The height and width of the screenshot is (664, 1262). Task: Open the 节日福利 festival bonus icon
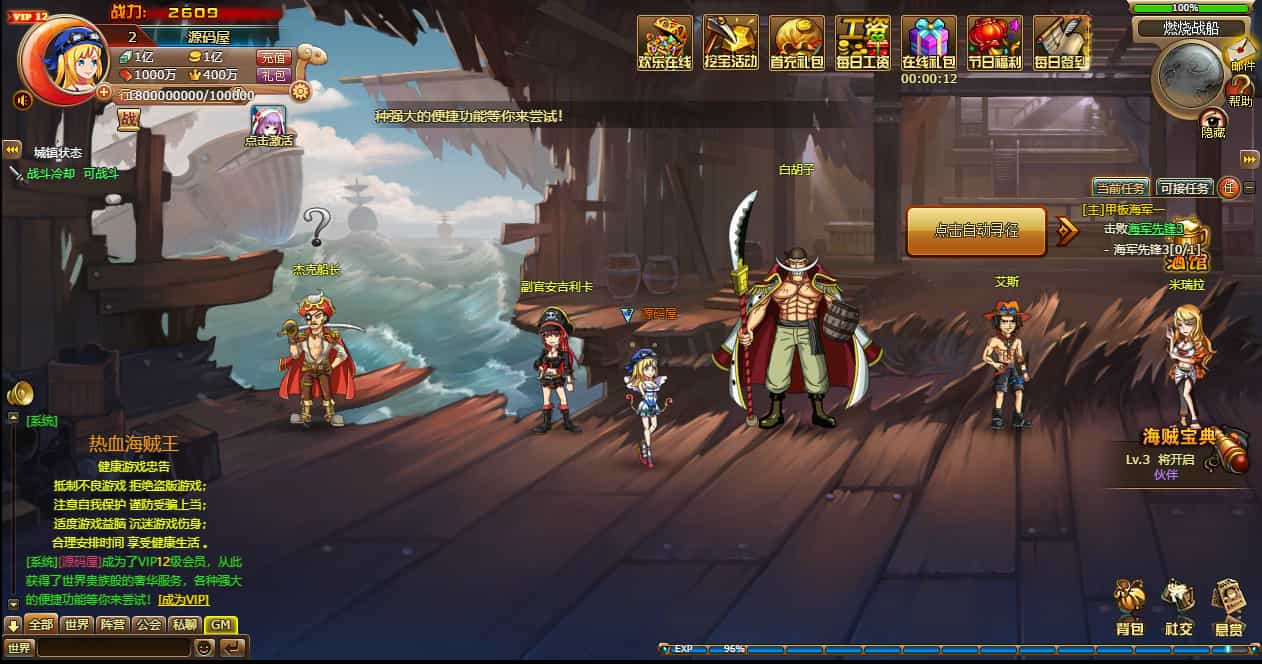[995, 42]
